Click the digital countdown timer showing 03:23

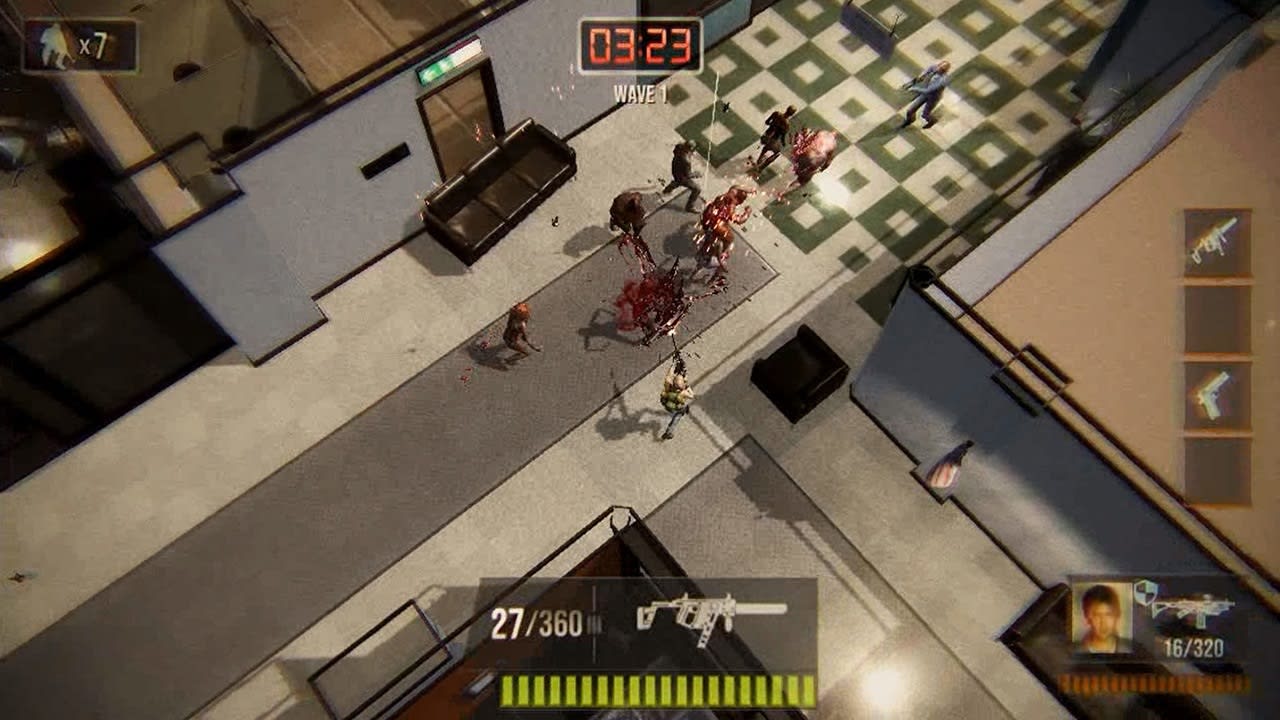pyautogui.click(x=642, y=43)
